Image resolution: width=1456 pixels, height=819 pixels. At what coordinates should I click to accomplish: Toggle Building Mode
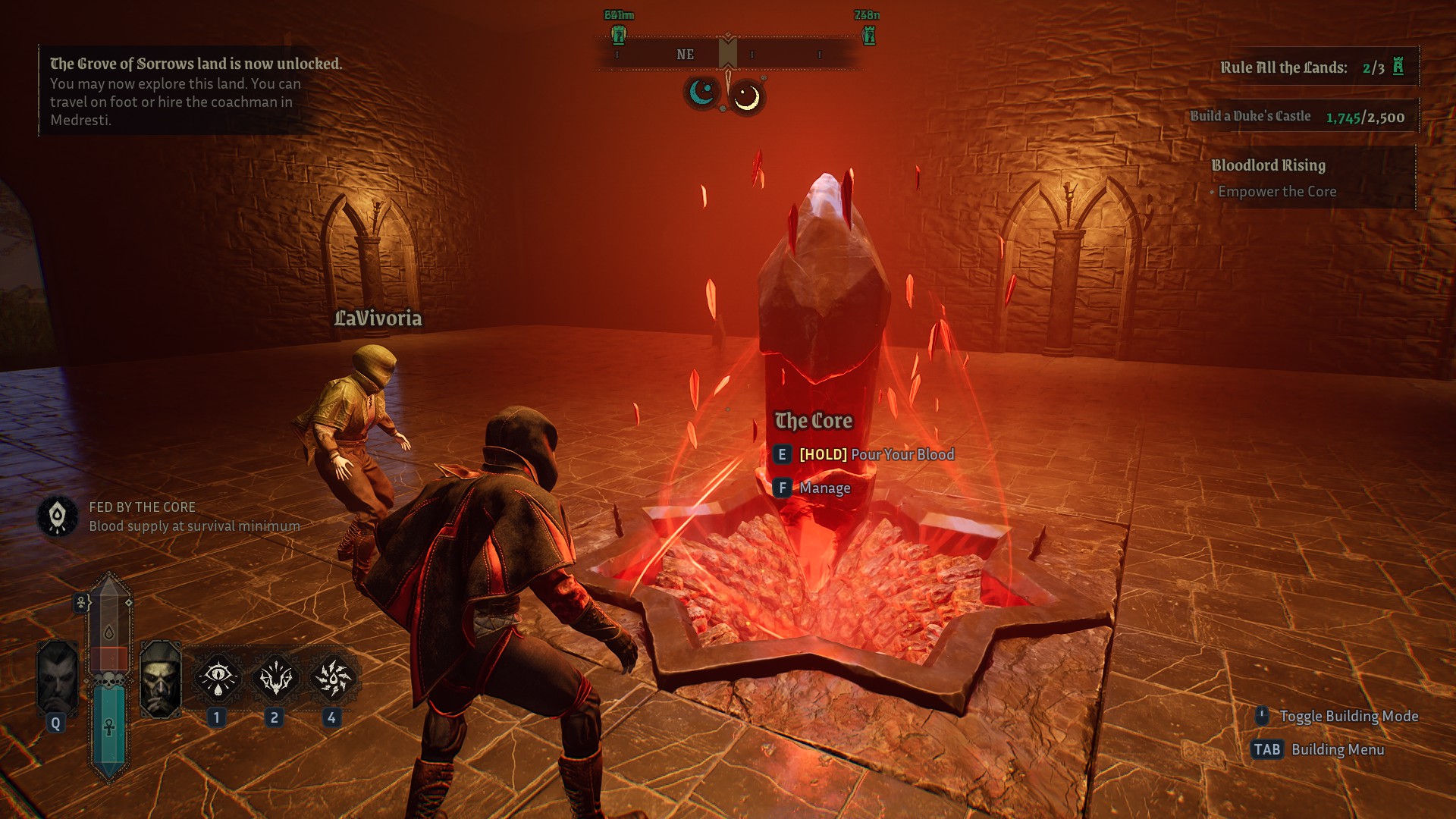point(1348,716)
